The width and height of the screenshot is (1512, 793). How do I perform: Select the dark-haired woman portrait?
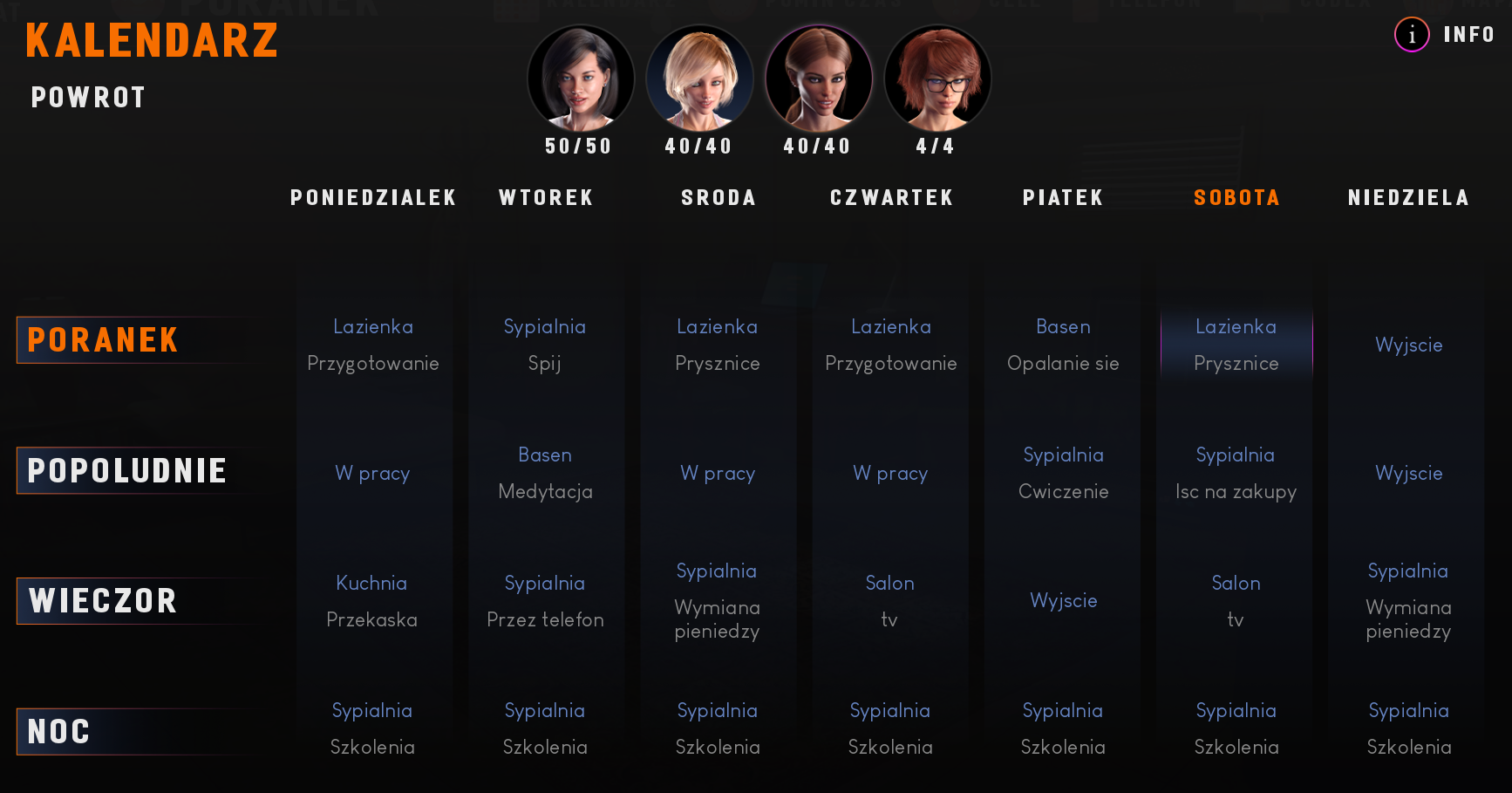[580, 79]
